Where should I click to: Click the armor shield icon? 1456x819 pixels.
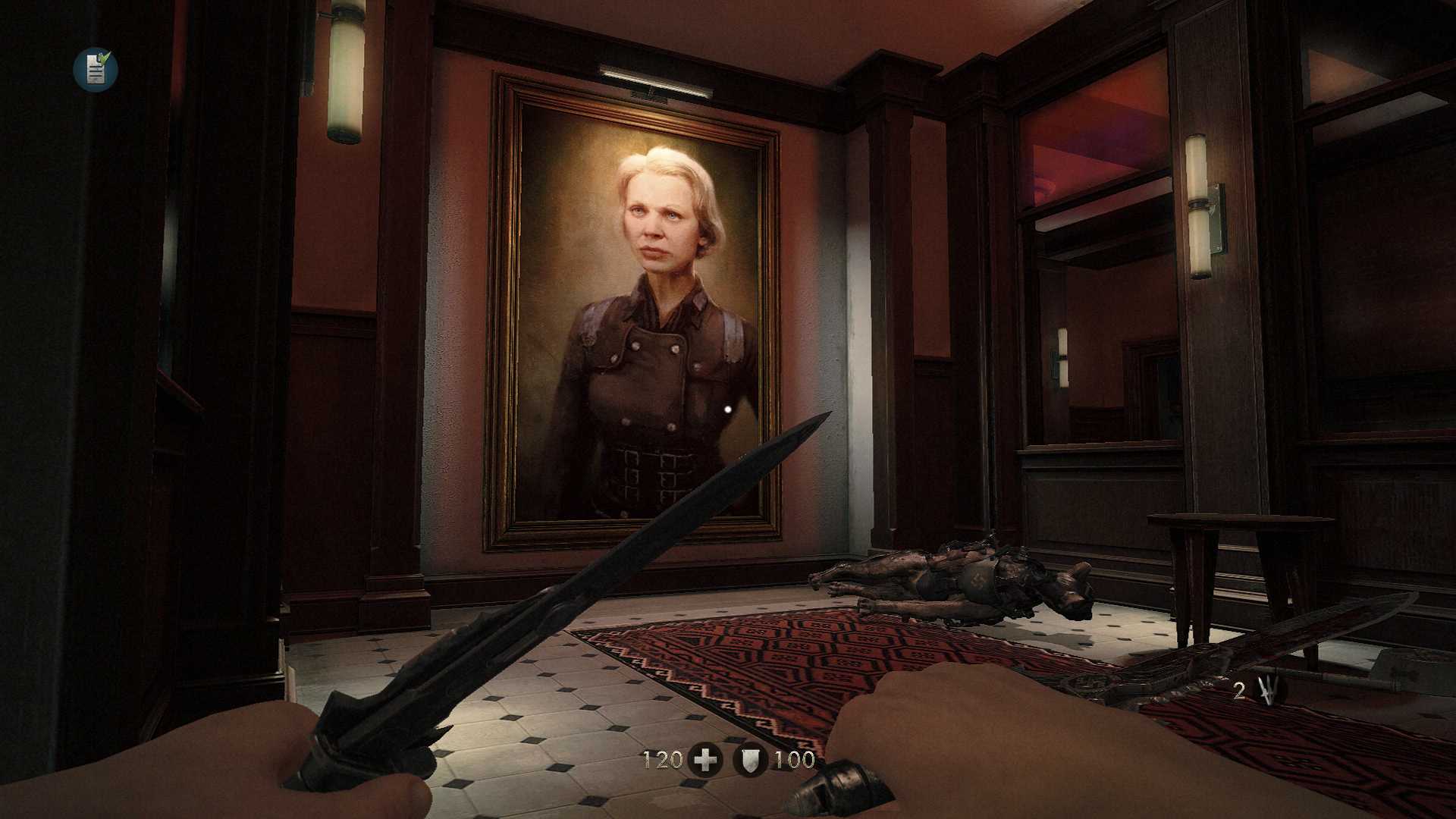(x=749, y=760)
